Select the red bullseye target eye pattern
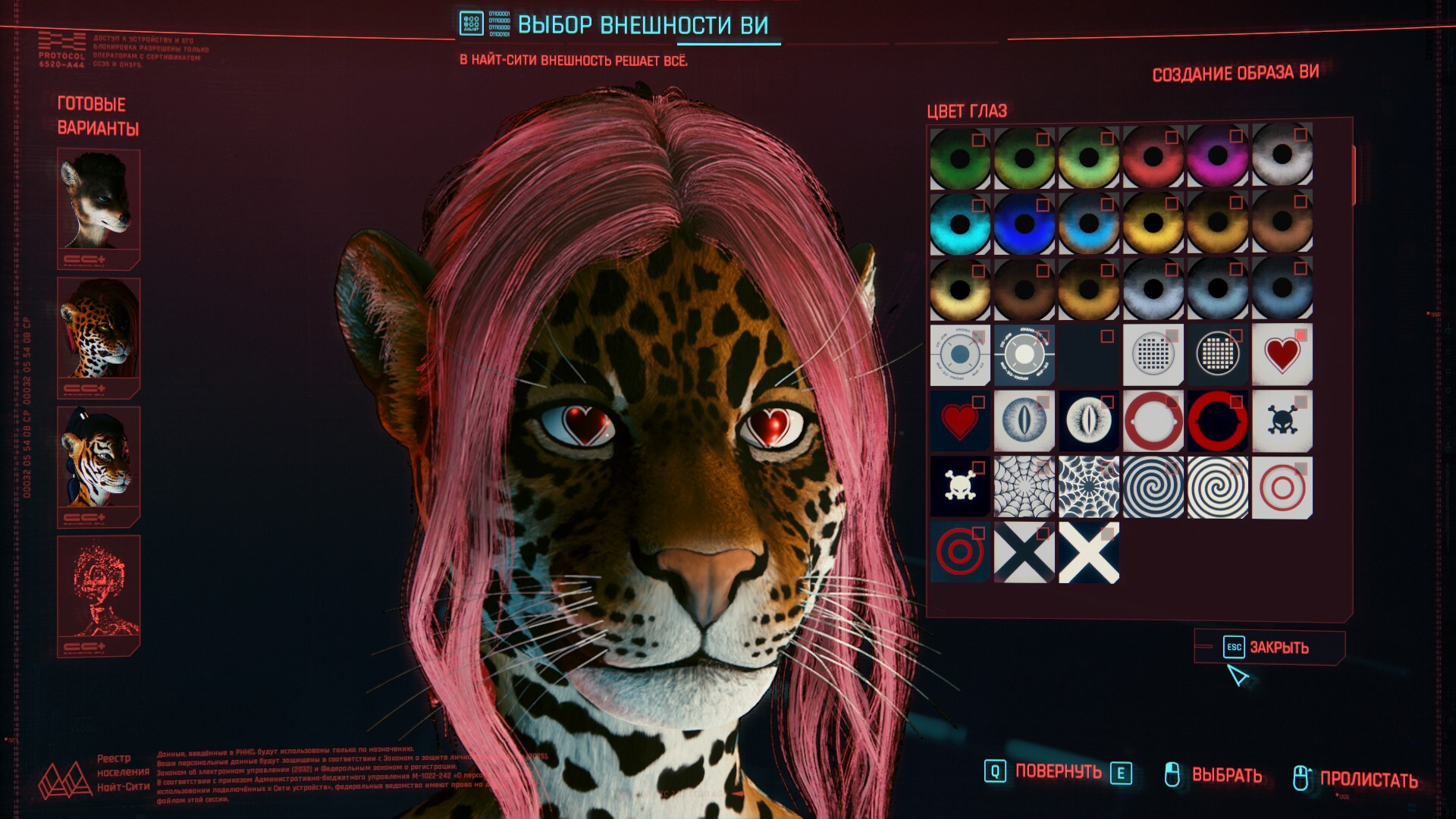The height and width of the screenshot is (819, 1456). [1282, 489]
